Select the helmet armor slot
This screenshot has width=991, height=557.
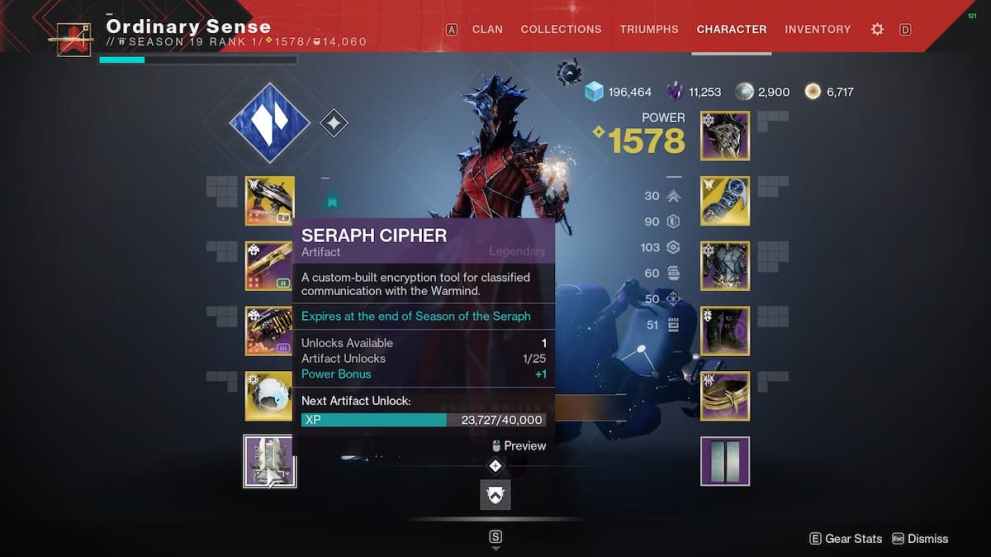[x=725, y=136]
